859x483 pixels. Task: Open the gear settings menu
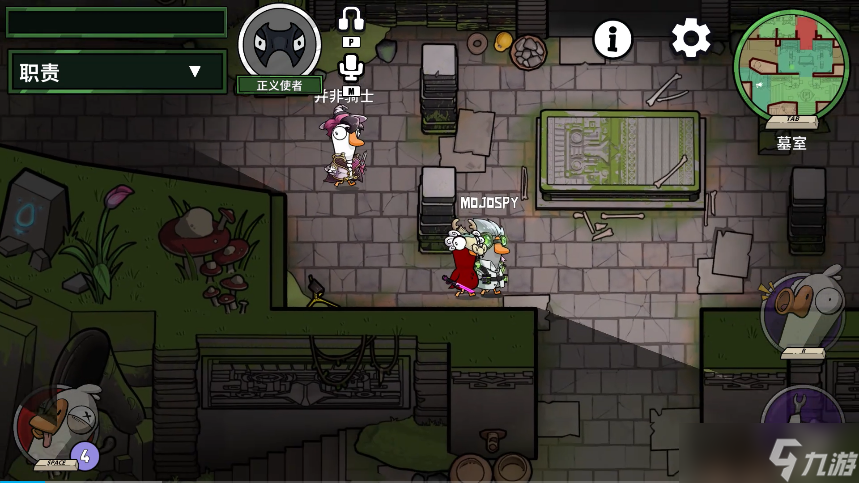pyautogui.click(x=690, y=39)
